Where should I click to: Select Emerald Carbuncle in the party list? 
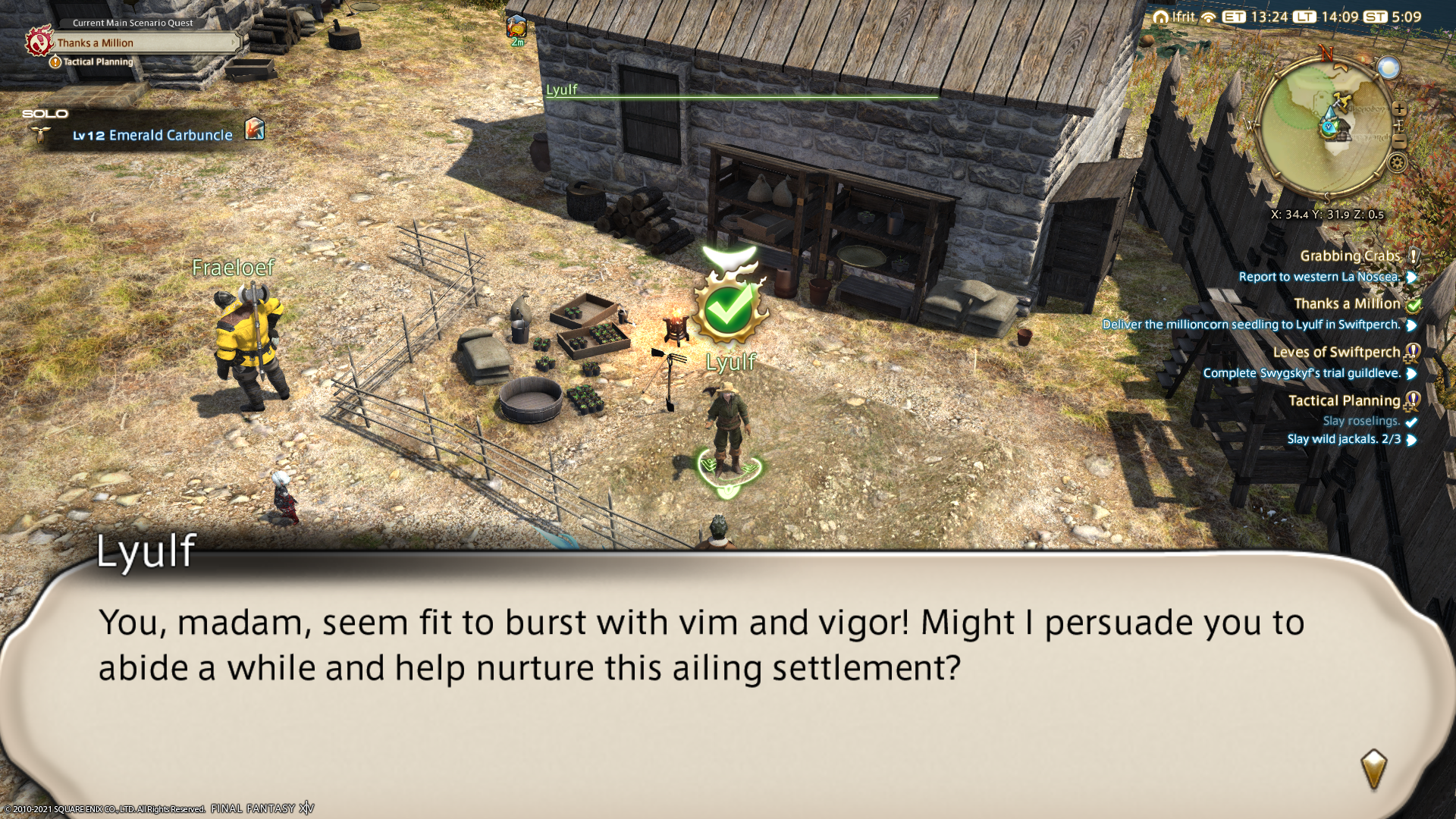(152, 135)
